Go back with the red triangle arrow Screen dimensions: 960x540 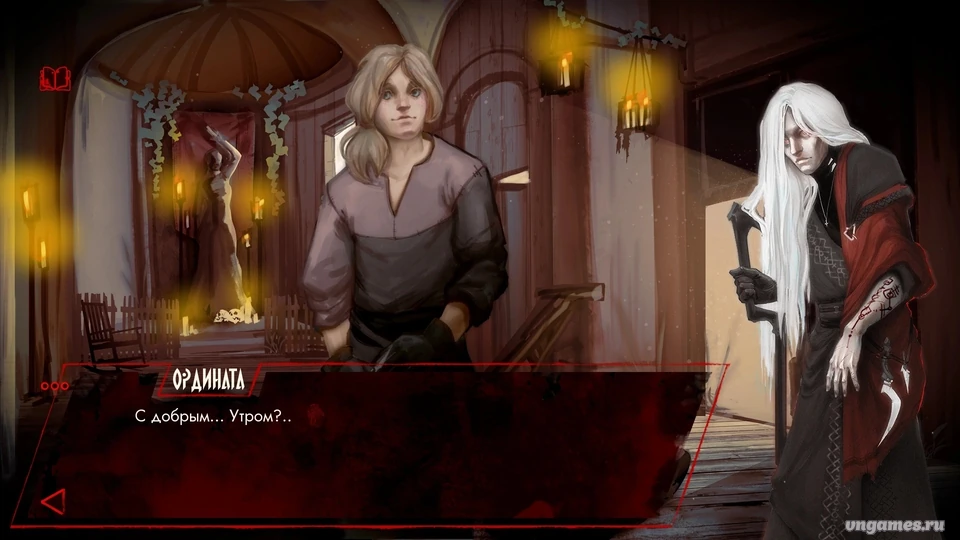tap(53, 500)
